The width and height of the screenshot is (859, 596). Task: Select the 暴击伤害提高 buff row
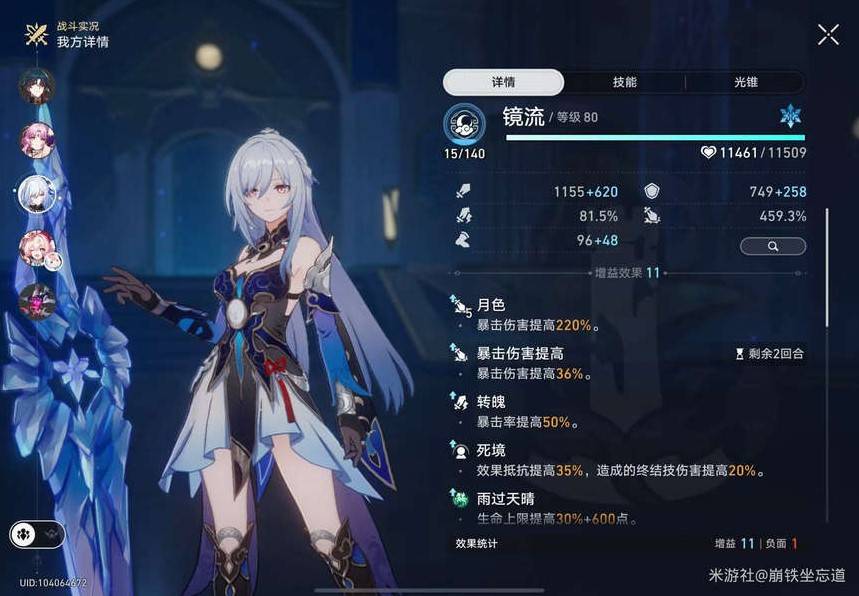point(560,363)
